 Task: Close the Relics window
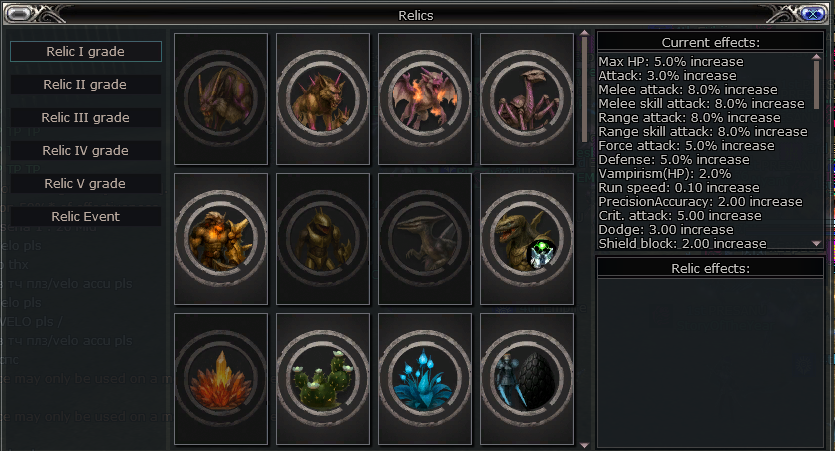pyautogui.click(x=813, y=13)
